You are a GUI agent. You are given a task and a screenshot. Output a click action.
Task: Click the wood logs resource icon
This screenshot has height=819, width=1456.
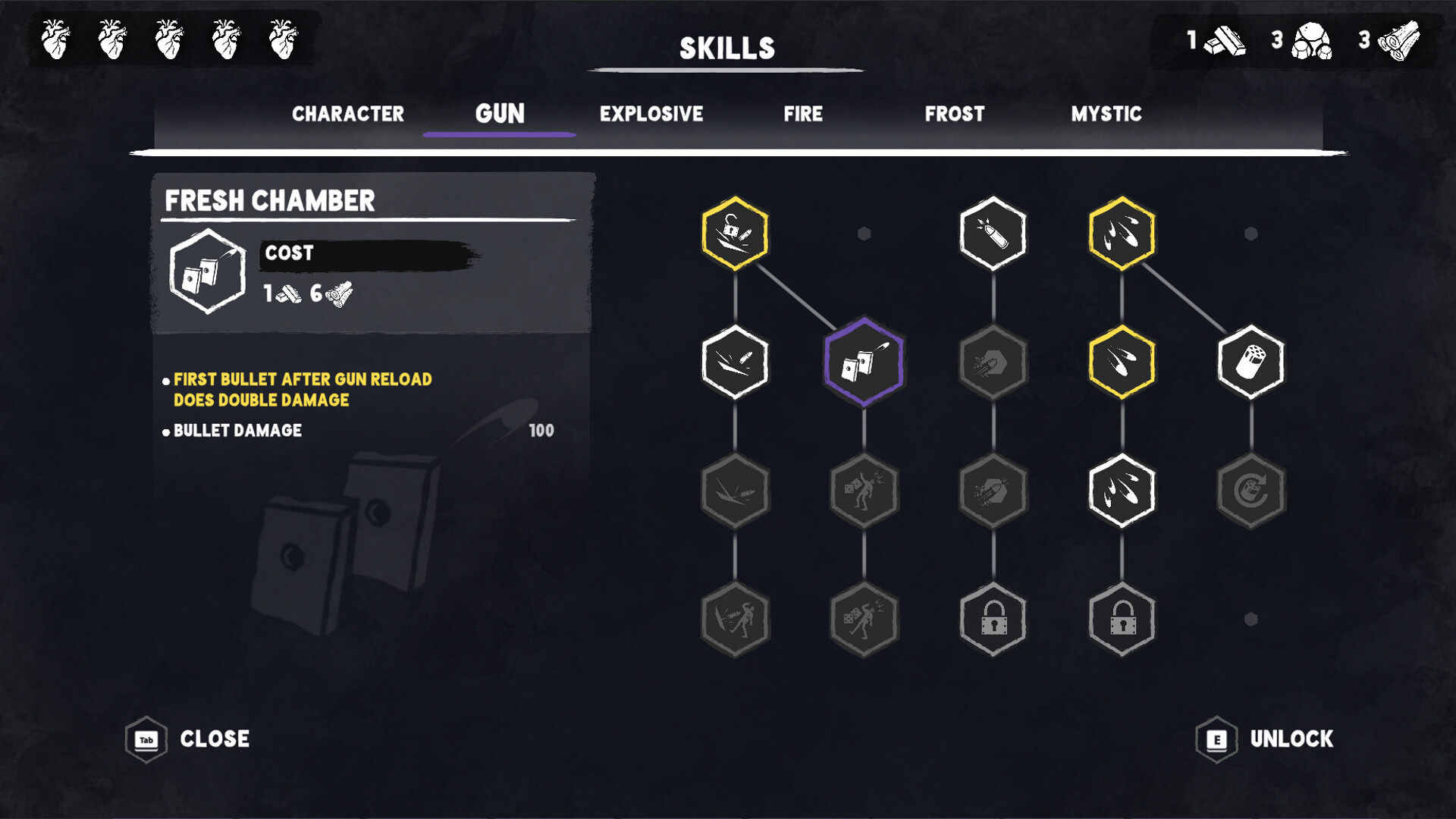point(1399,42)
